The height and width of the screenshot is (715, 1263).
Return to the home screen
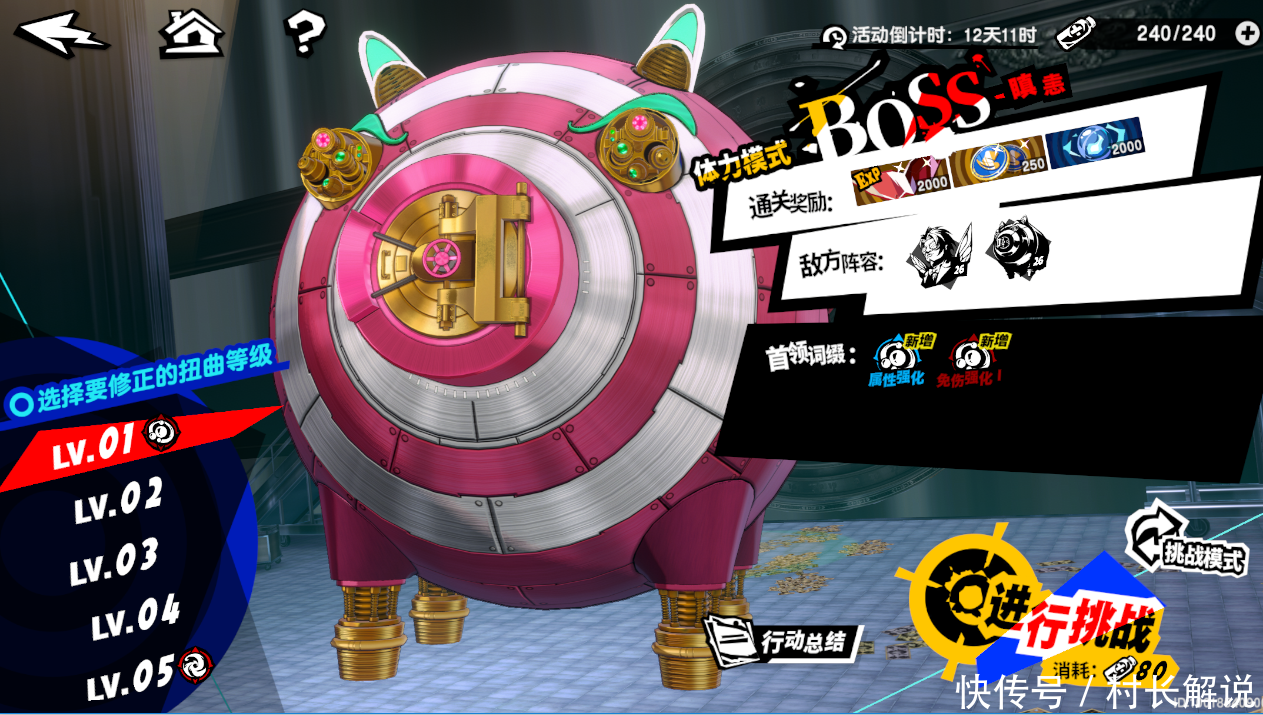[192, 33]
